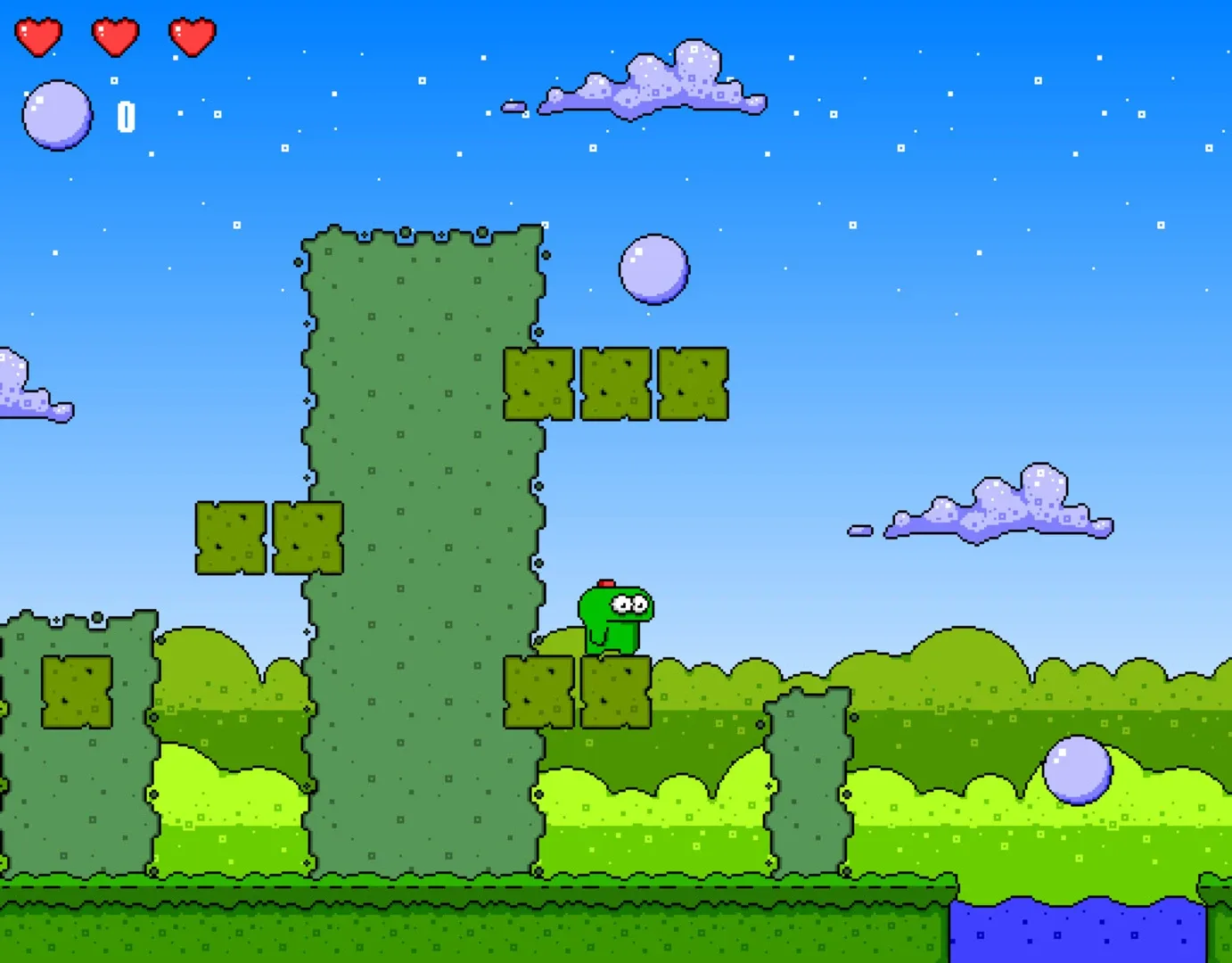The height and width of the screenshot is (963, 1232).
Task: Click the small cloud fragment near the right cloud
Action: [858, 530]
